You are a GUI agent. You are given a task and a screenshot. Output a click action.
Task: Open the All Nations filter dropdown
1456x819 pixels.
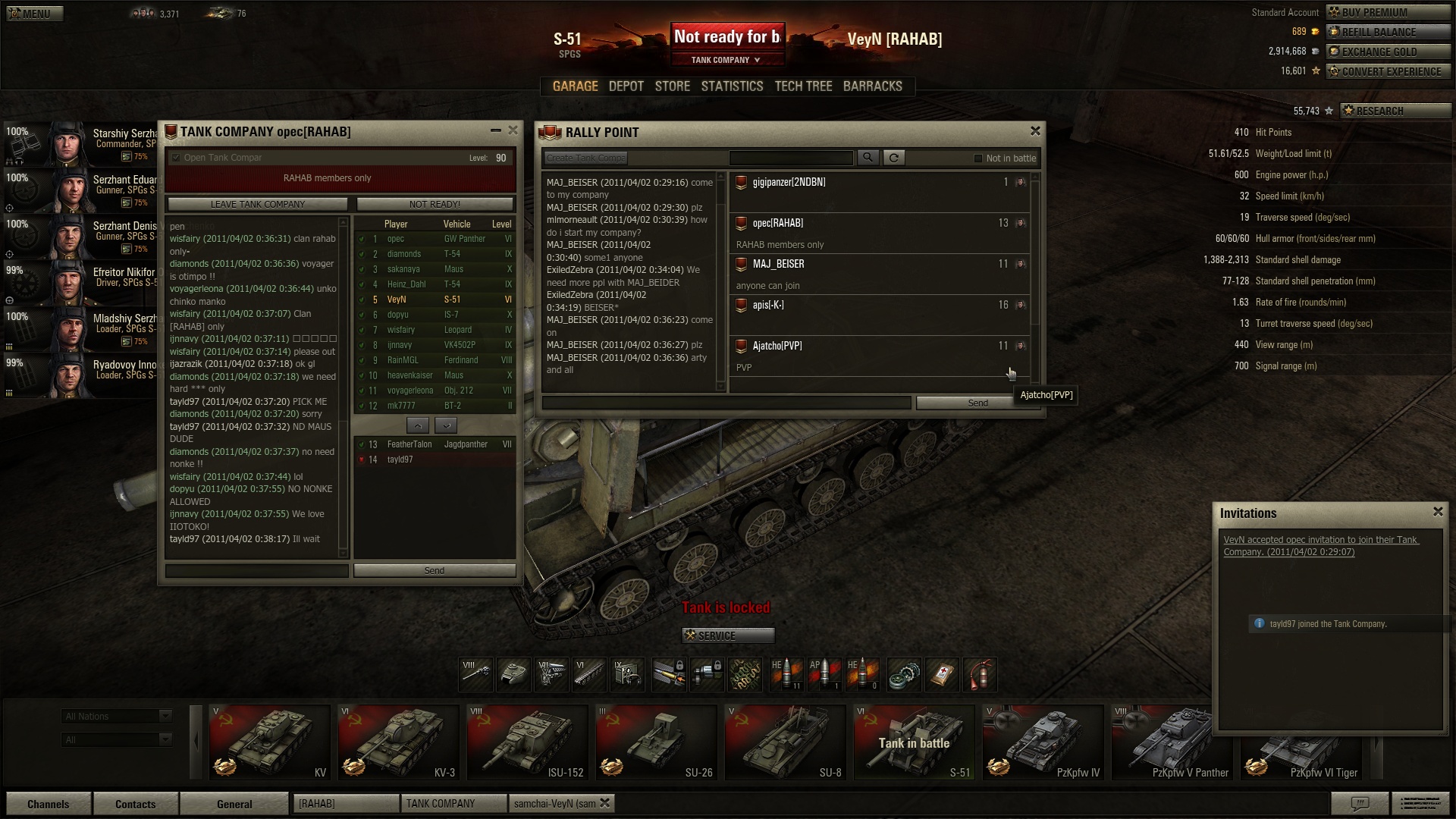click(117, 717)
